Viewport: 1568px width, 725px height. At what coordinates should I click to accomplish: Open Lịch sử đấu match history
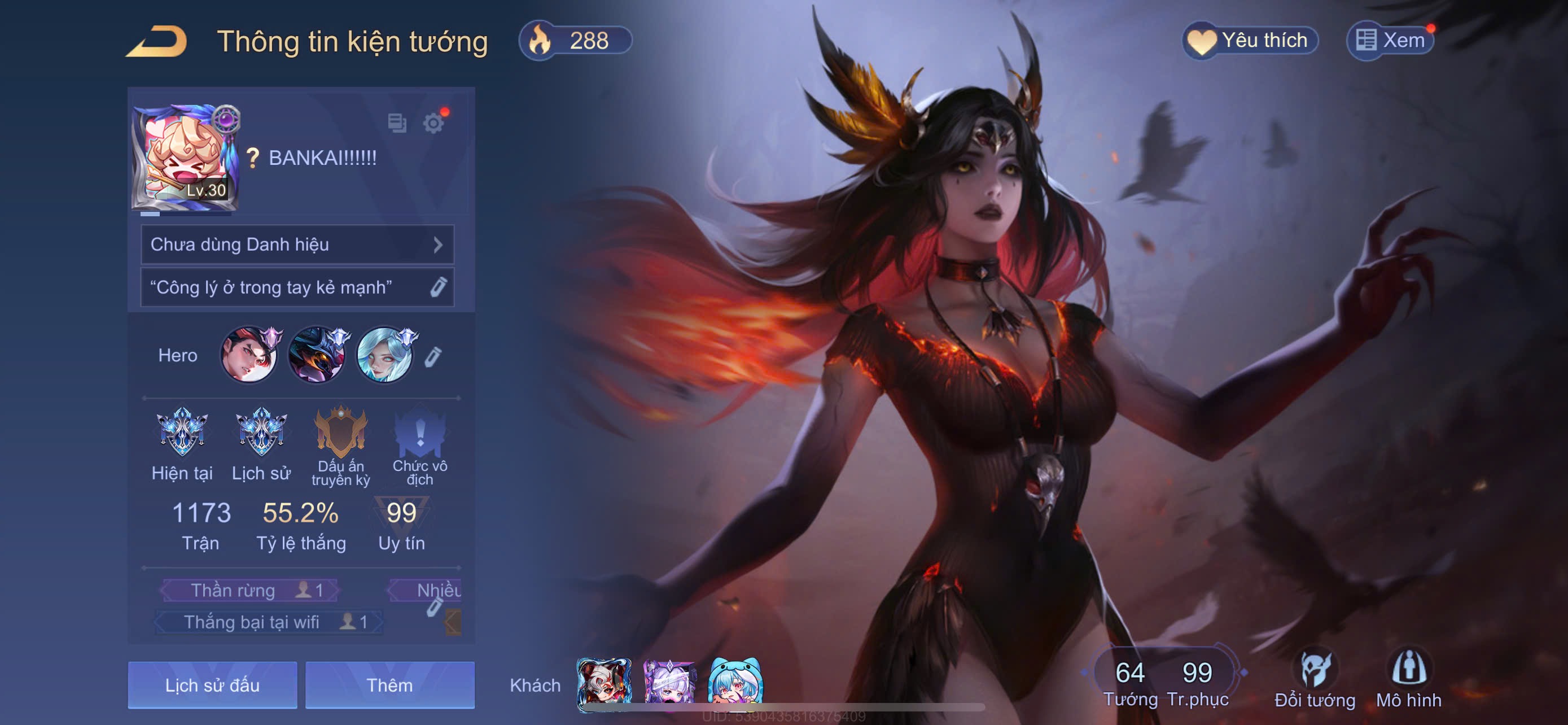(x=212, y=685)
